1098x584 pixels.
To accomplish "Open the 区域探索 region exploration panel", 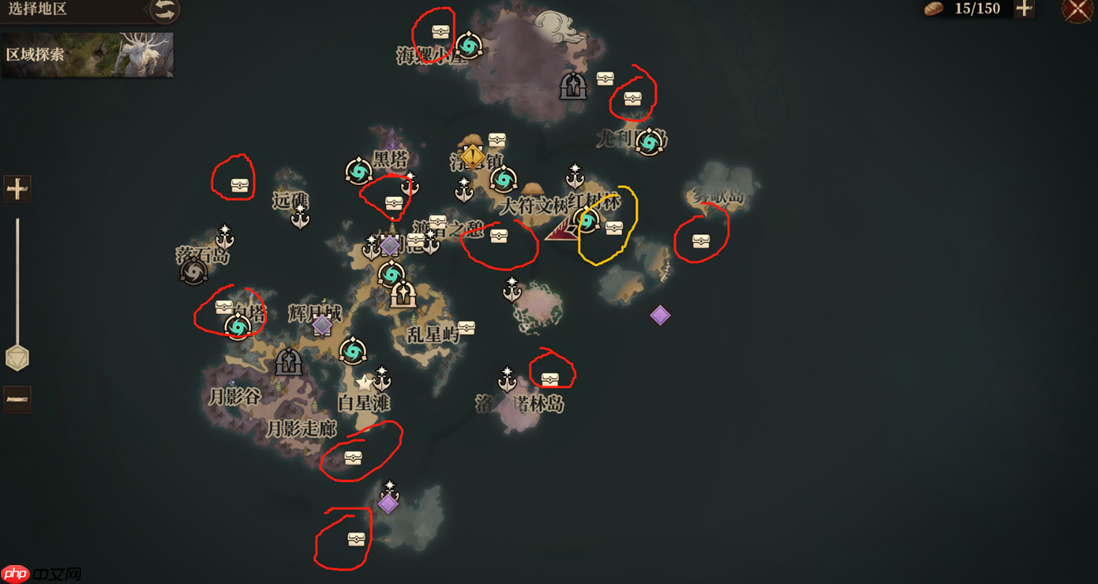I will pyautogui.click(x=87, y=54).
